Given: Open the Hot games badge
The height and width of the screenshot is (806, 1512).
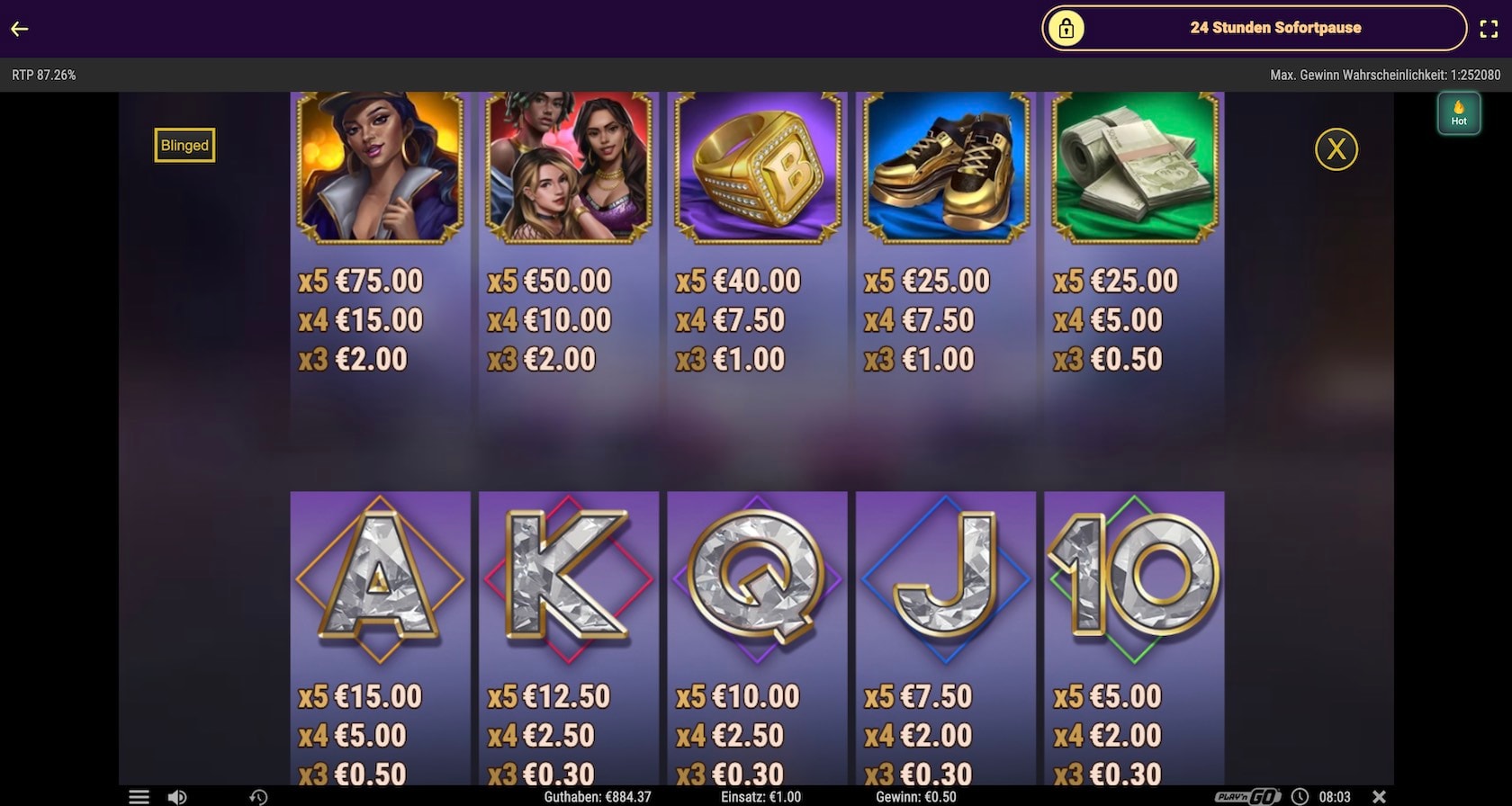Looking at the screenshot, I should coord(1458,114).
